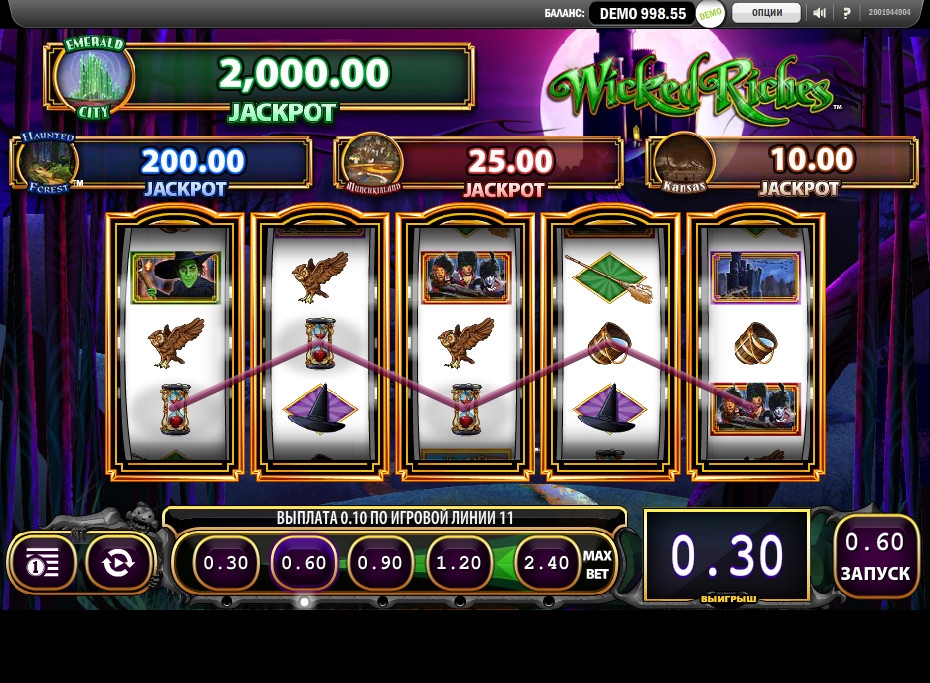The height and width of the screenshot is (683, 930).
Task: Toggle the autoplay circular arrows button
Action: [118, 563]
